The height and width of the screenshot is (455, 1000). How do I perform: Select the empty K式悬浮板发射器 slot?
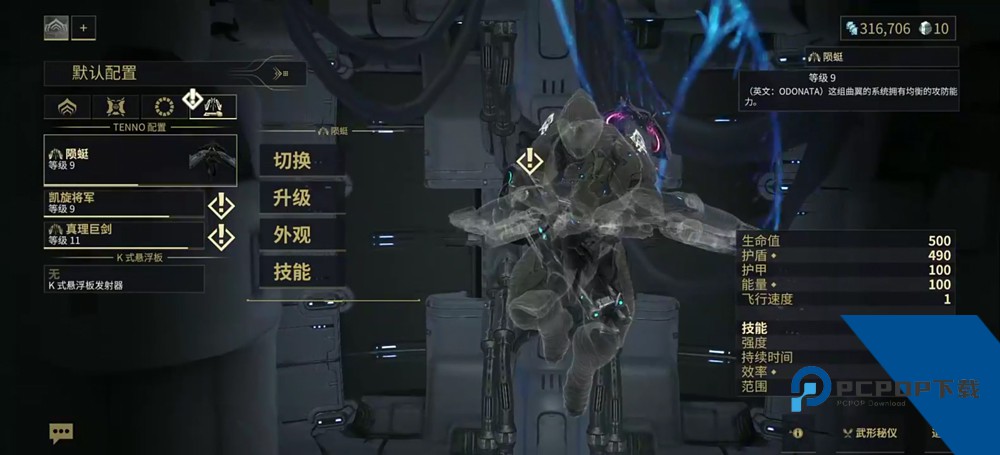coord(124,278)
